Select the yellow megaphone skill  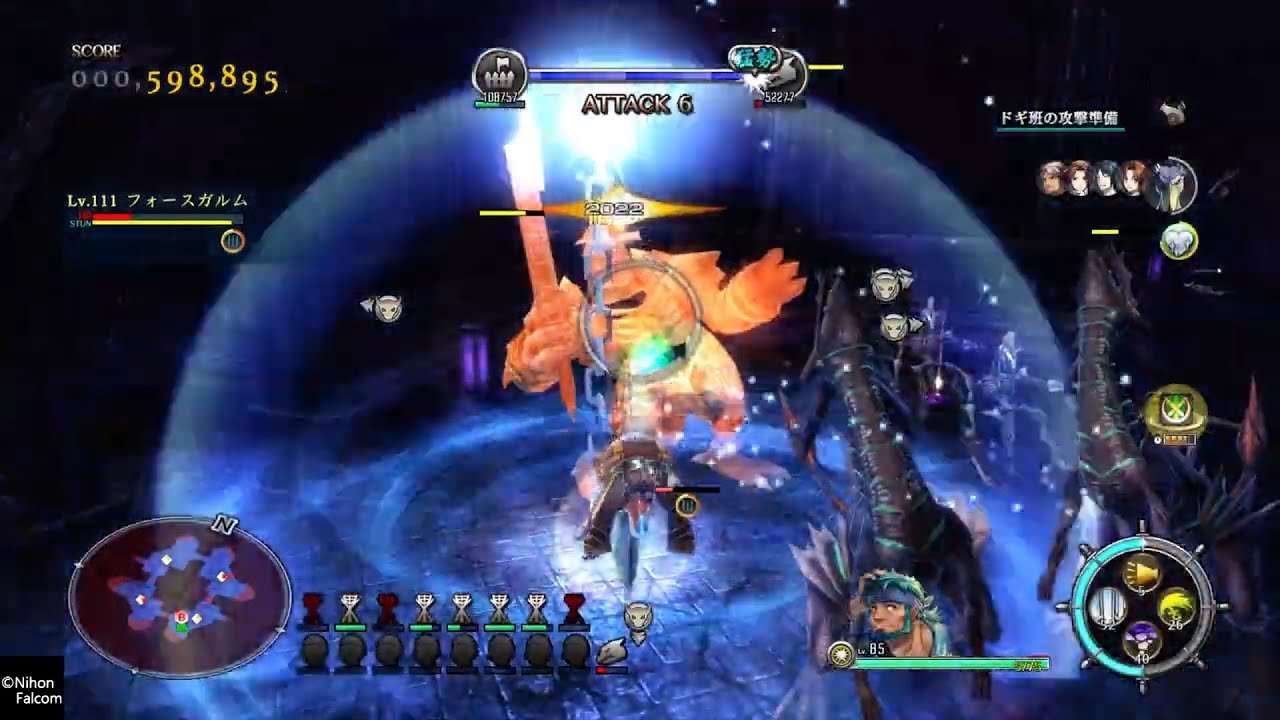tap(1141, 572)
